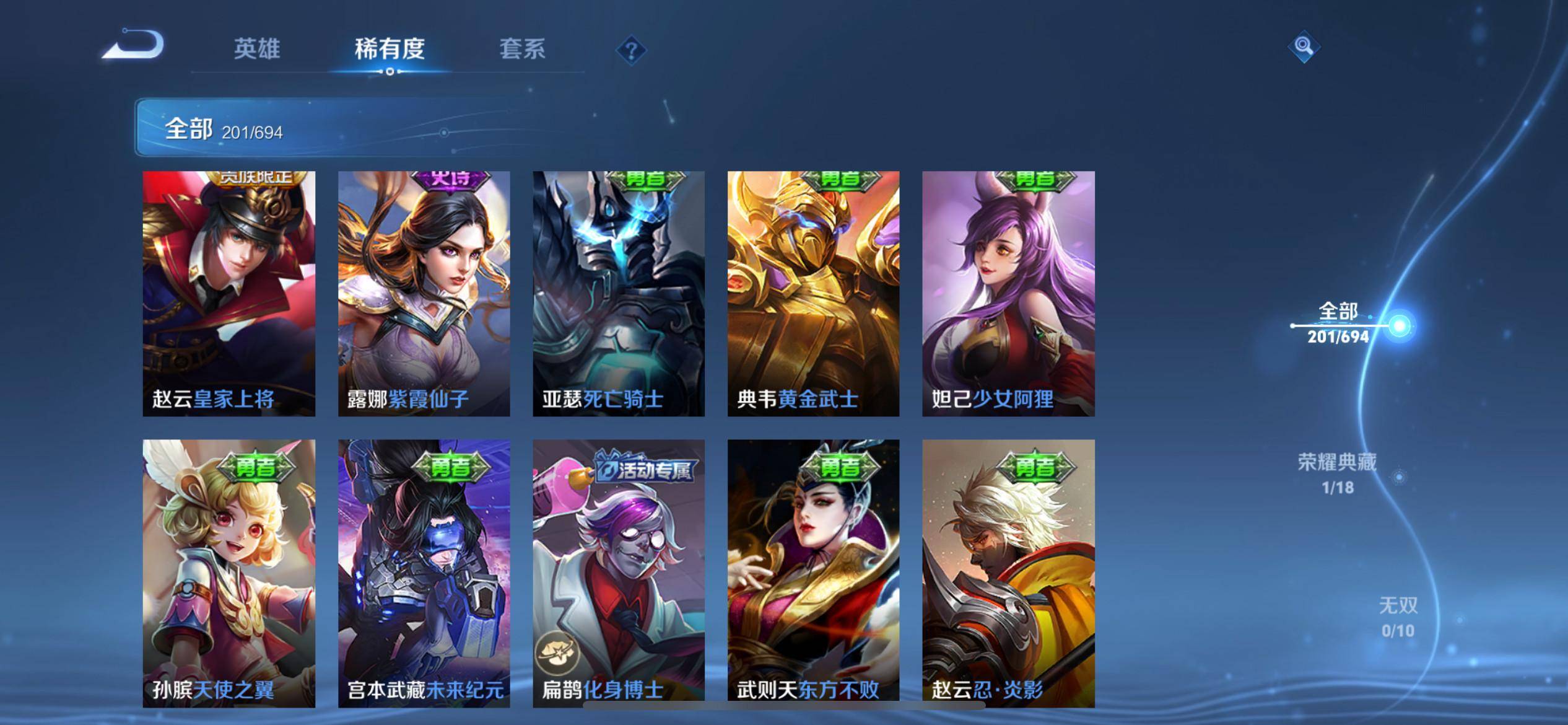Open the 宫本武藏 未来纪元 skin card
The width and height of the screenshot is (1568, 725).
coord(424,573)
